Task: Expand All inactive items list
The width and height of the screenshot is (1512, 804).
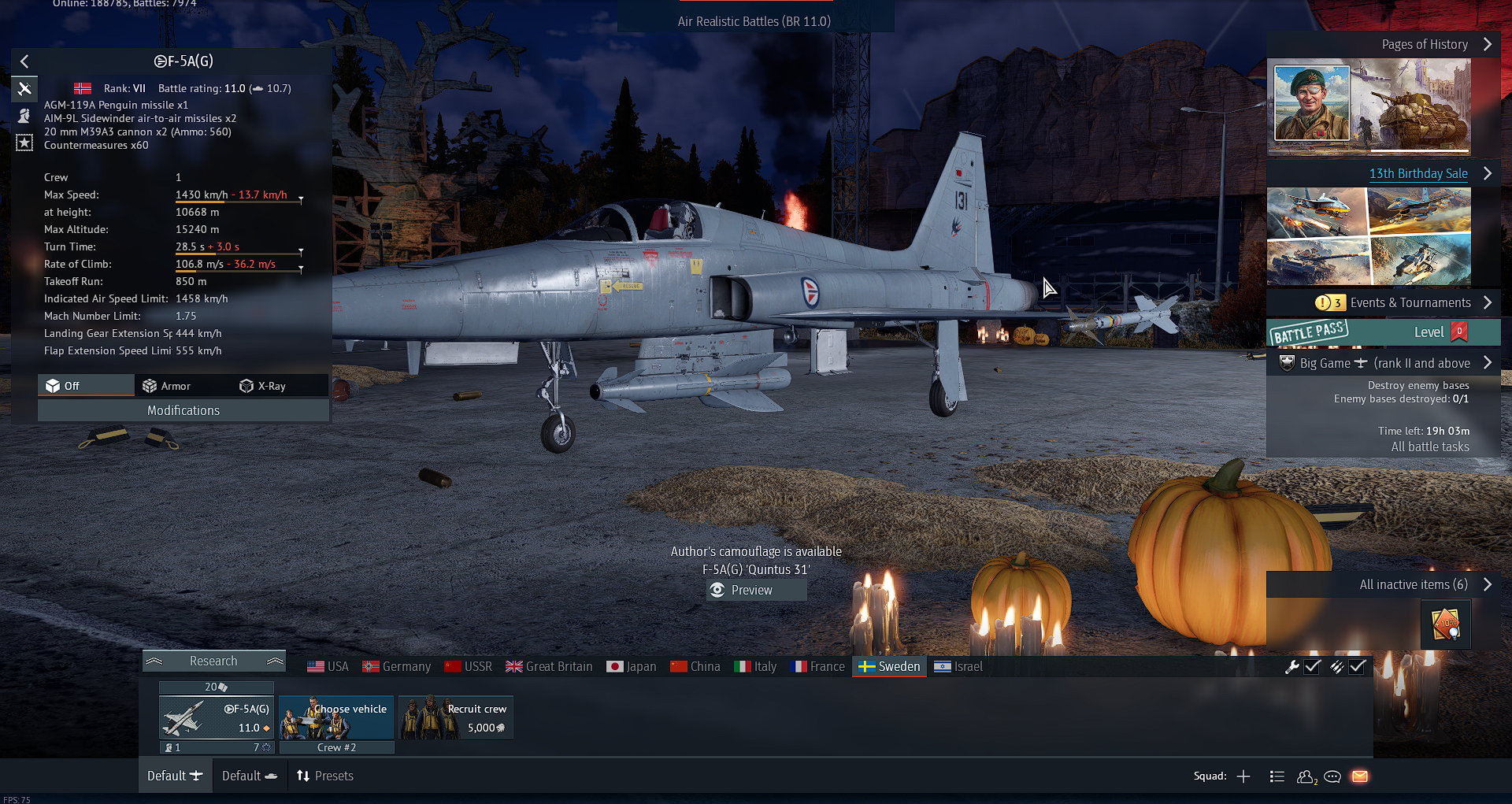Action: coord(1414,584)
